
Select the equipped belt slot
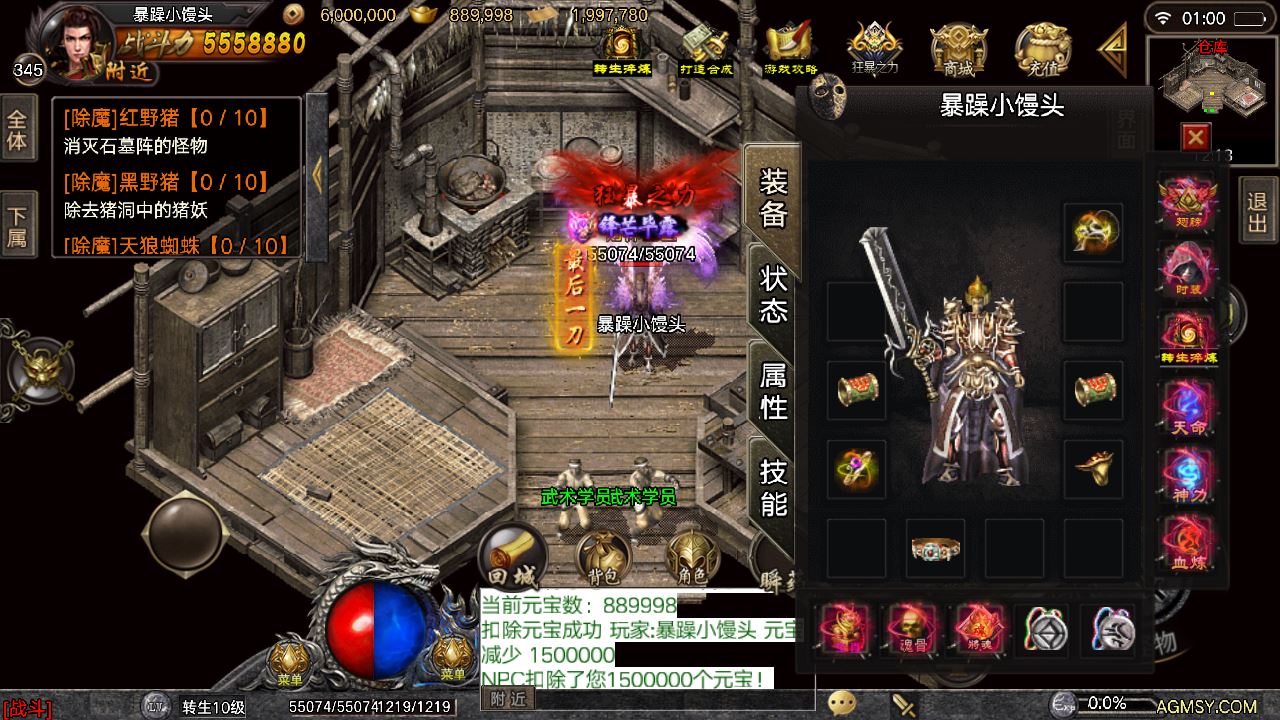coord(935,548)
